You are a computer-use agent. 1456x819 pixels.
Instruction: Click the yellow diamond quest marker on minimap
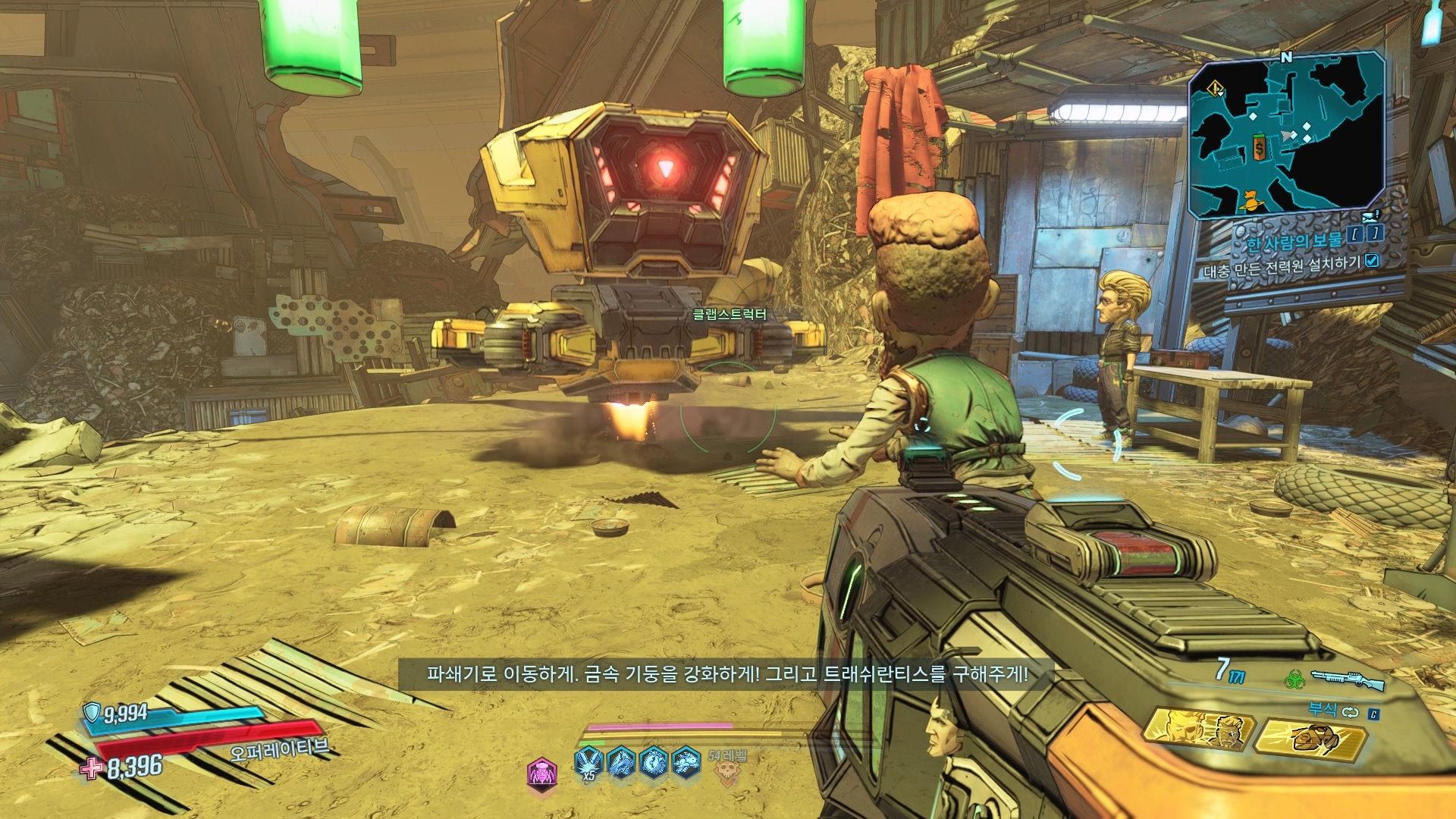point(1215,89)
